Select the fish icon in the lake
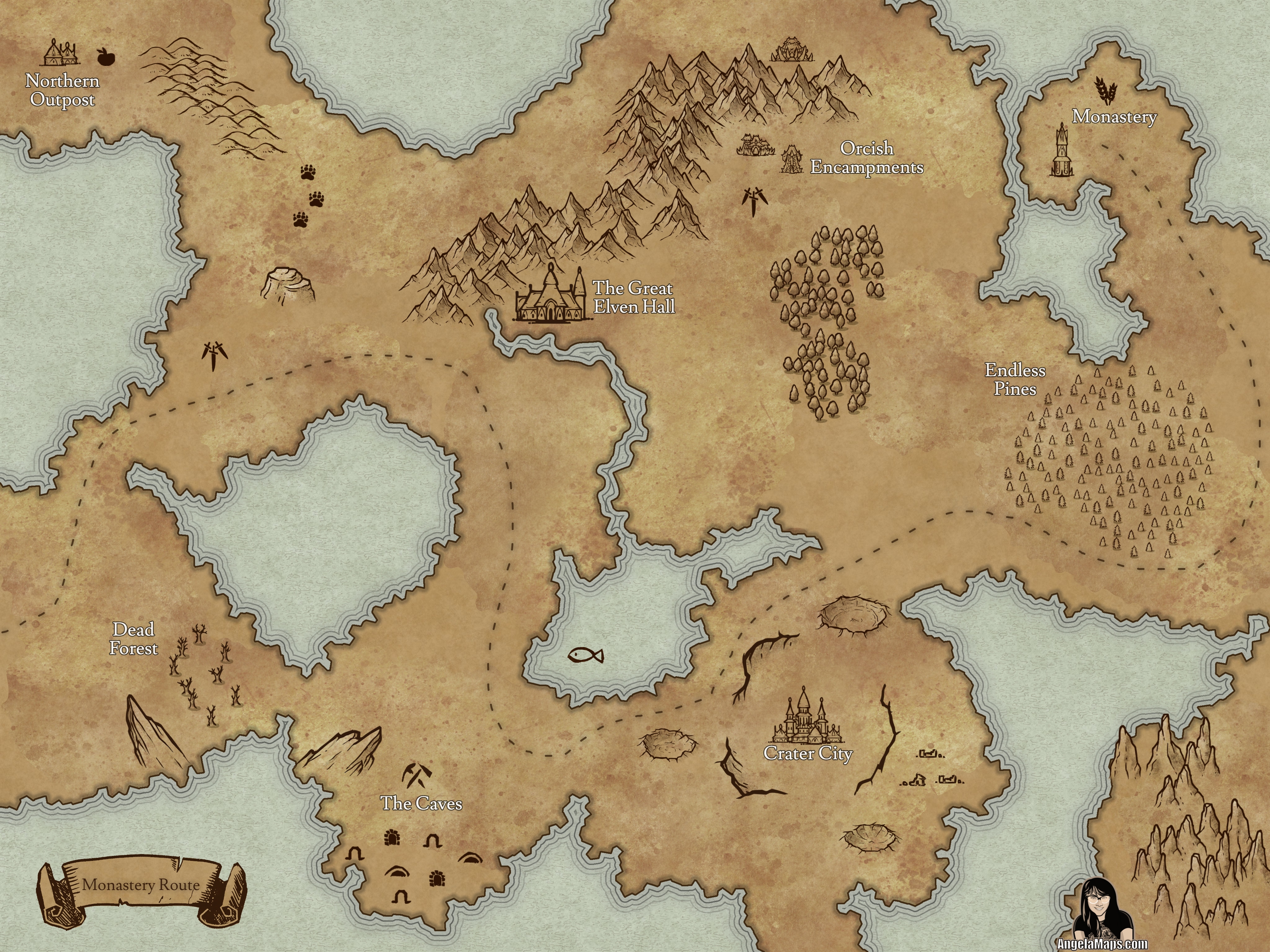 coord(585,655)
